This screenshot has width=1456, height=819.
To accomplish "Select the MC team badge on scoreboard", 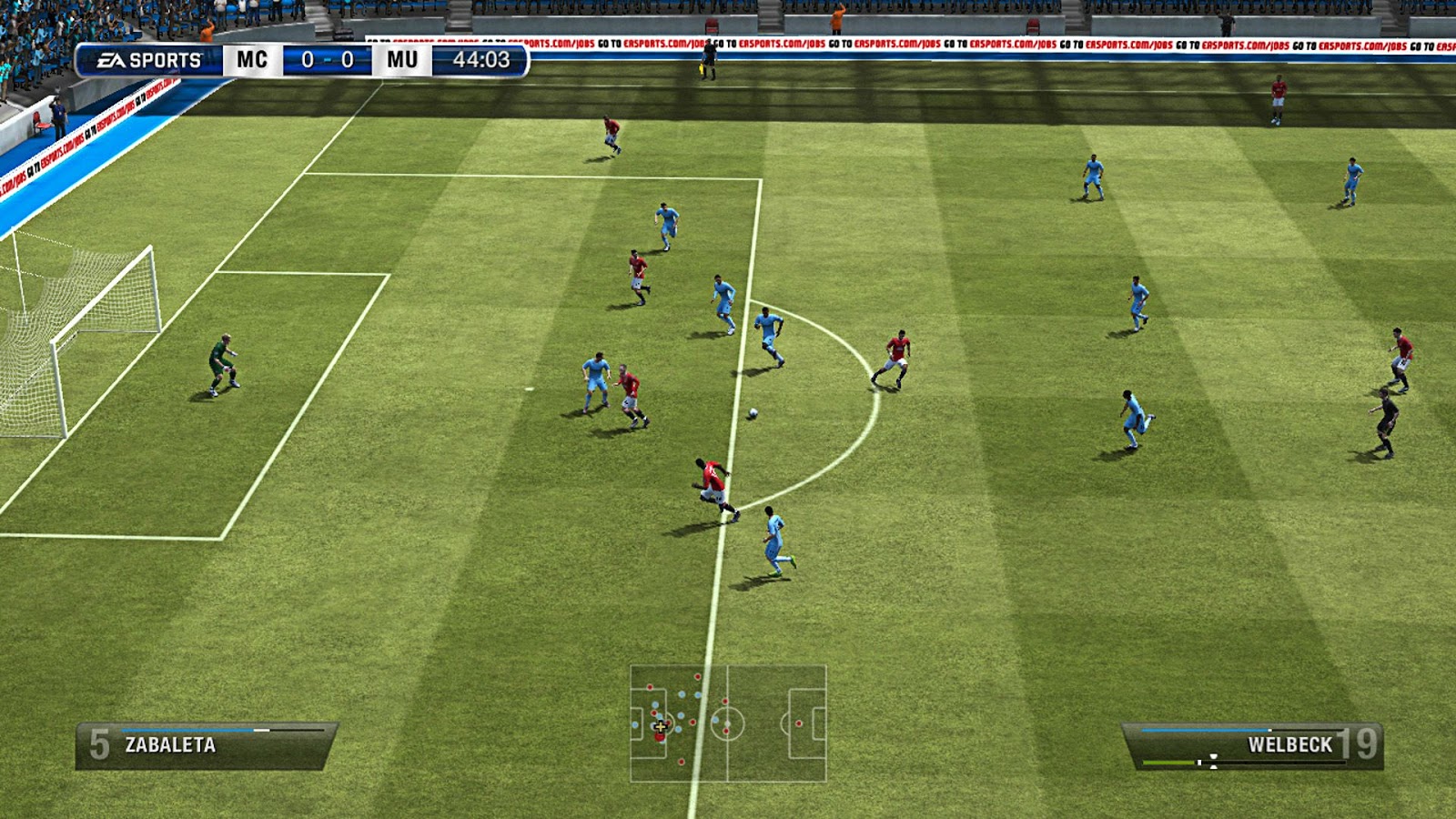I will [255, 60].
